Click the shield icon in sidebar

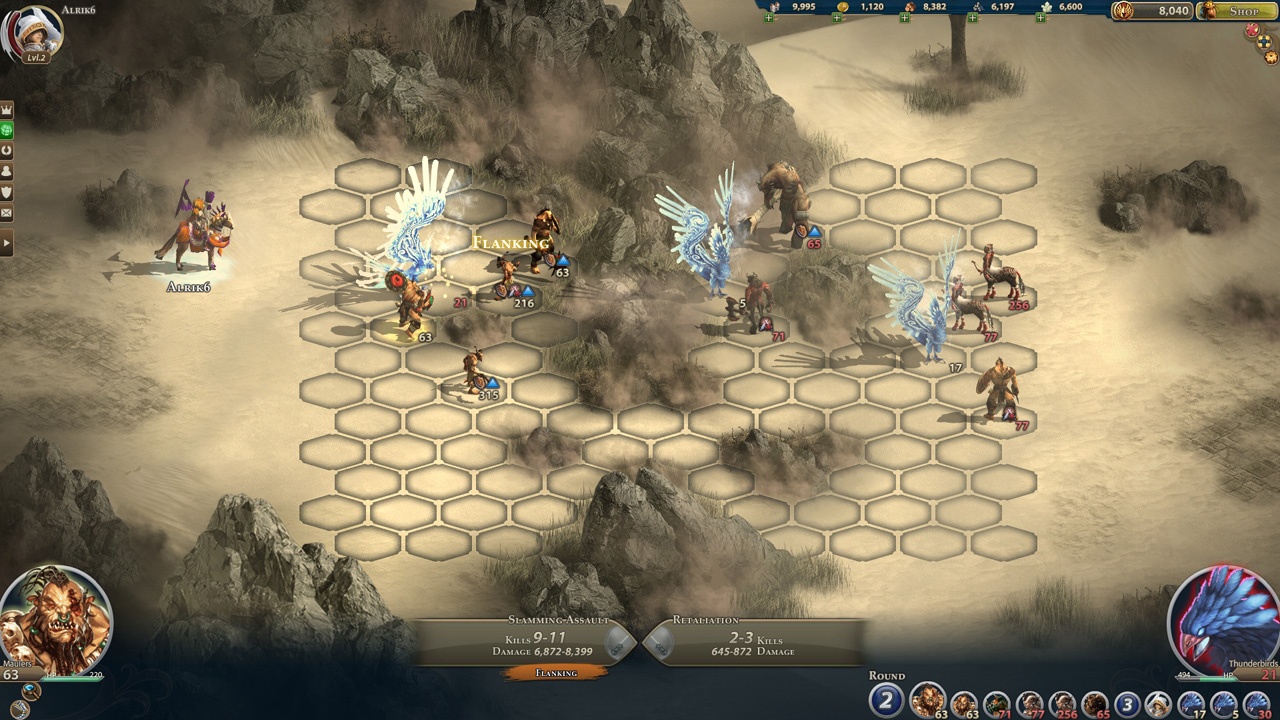(x=7, y=192)
